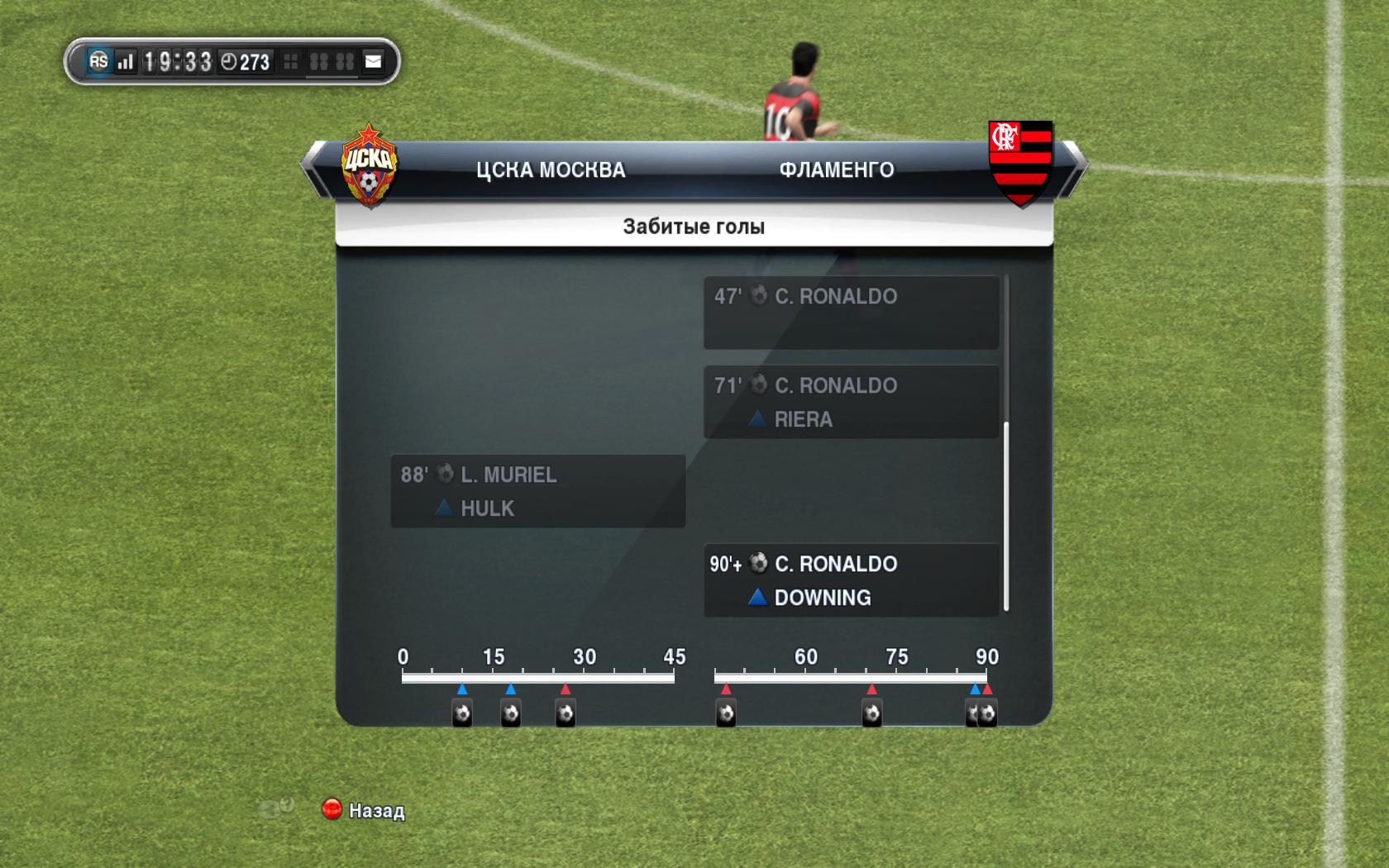Select the earliest goal marker on the timeline
Image resolution: width=1389 pixels, height=868 pixels.
coord(462,713)
